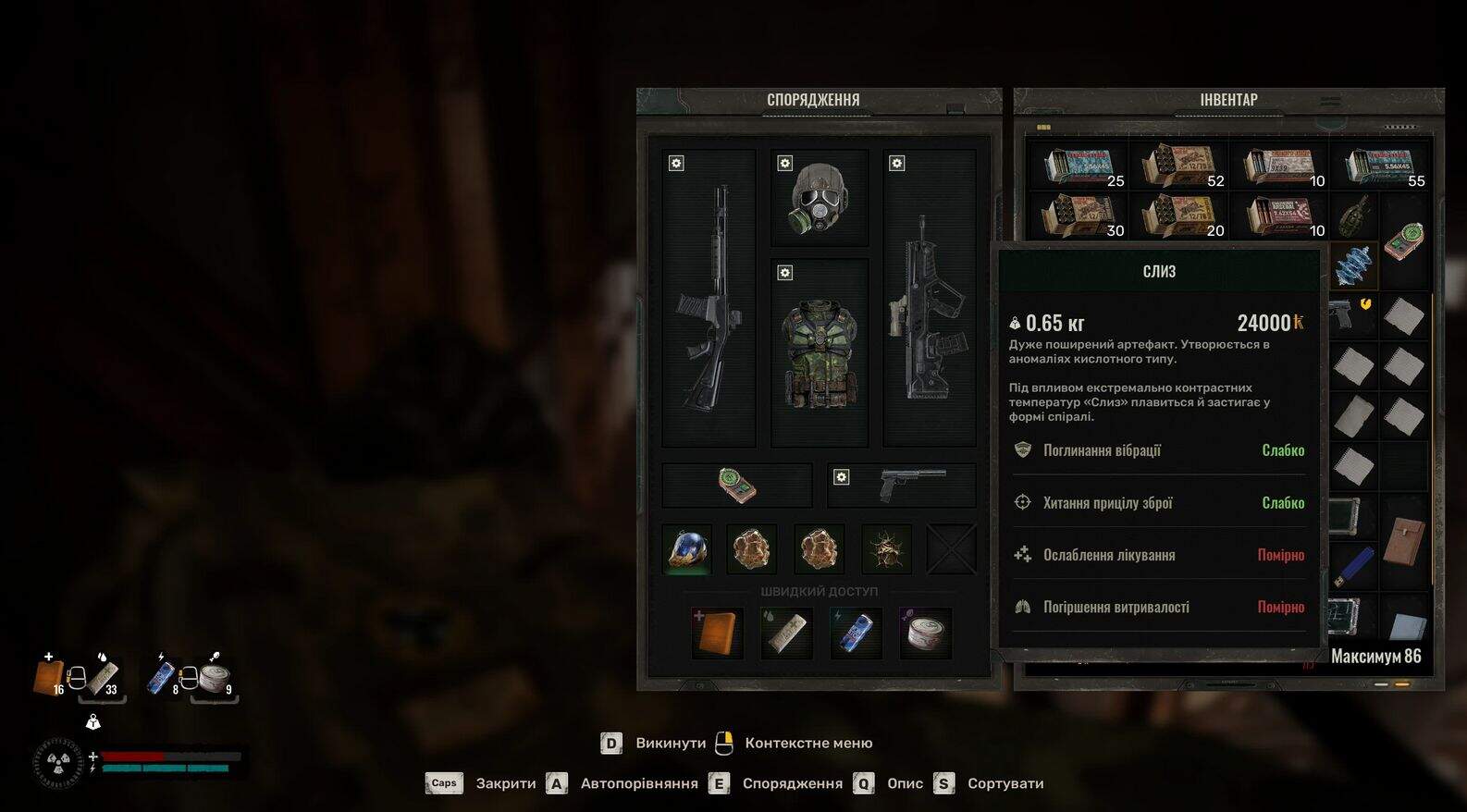Select the blue crystal artifact slot
This screenshot has height=812, width=1467.
687,548
